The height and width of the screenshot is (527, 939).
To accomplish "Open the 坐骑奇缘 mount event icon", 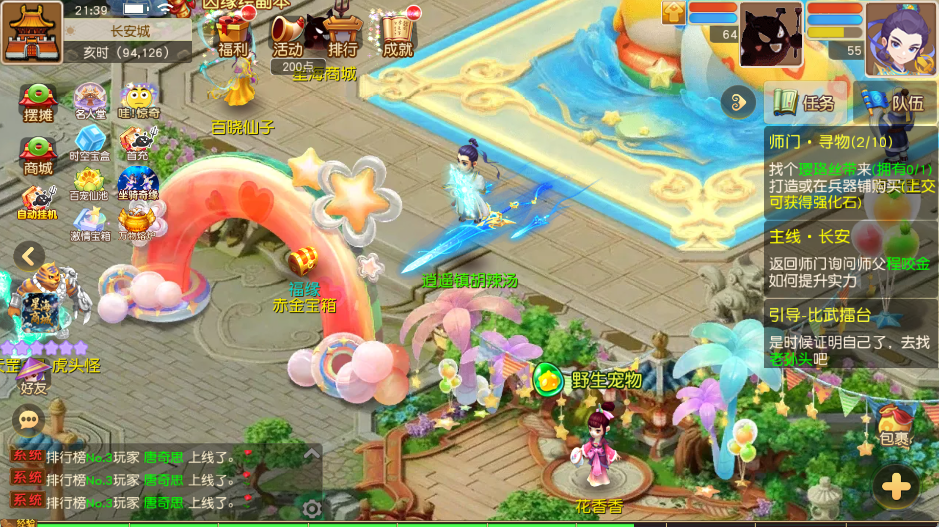I will coord(137,183).
